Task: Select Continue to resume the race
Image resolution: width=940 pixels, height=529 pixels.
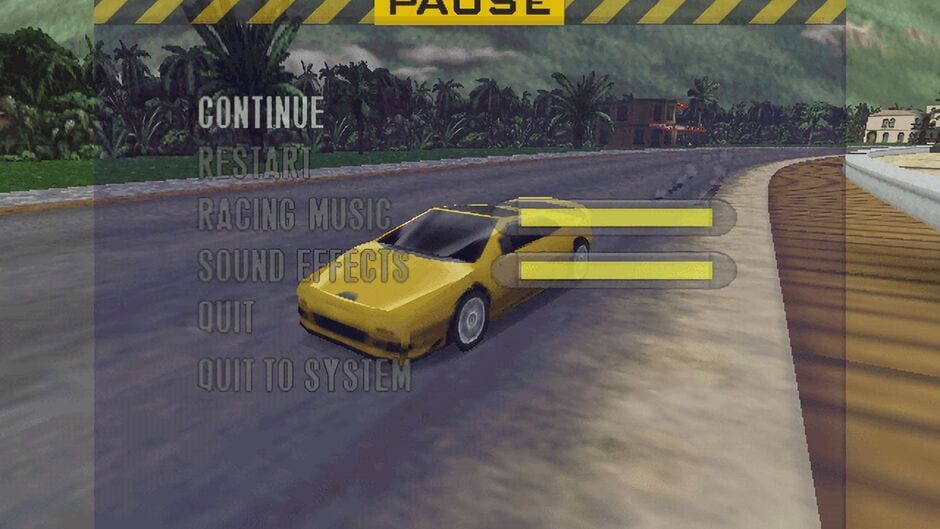Action: click(260, 112)
